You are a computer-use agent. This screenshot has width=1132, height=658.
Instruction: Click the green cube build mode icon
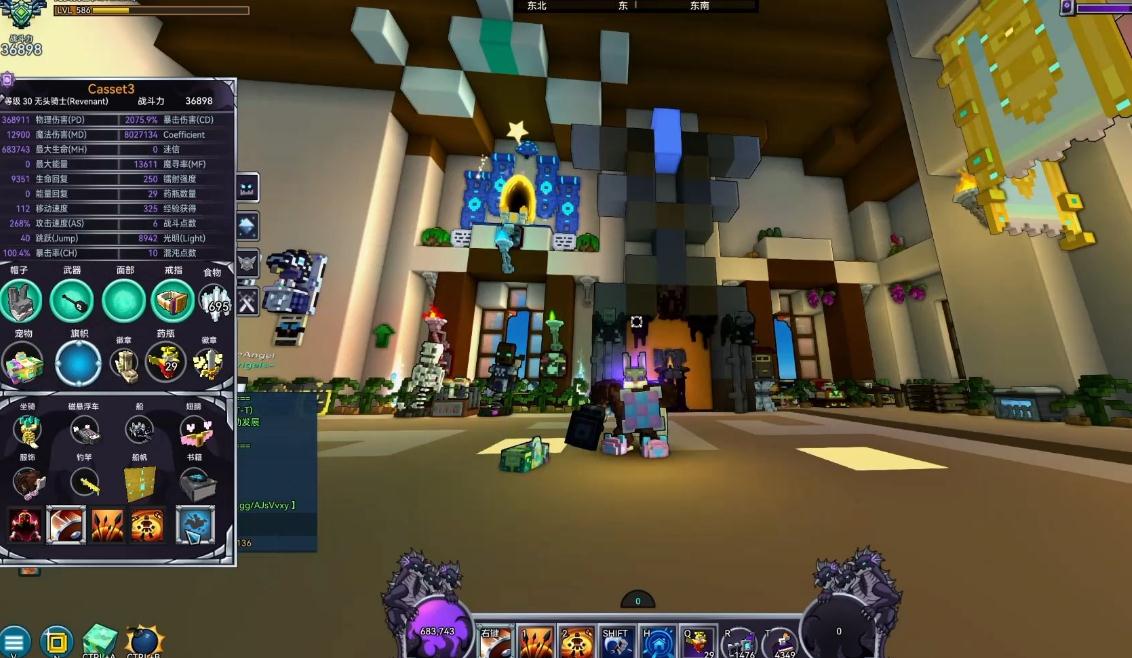[99, 641]
